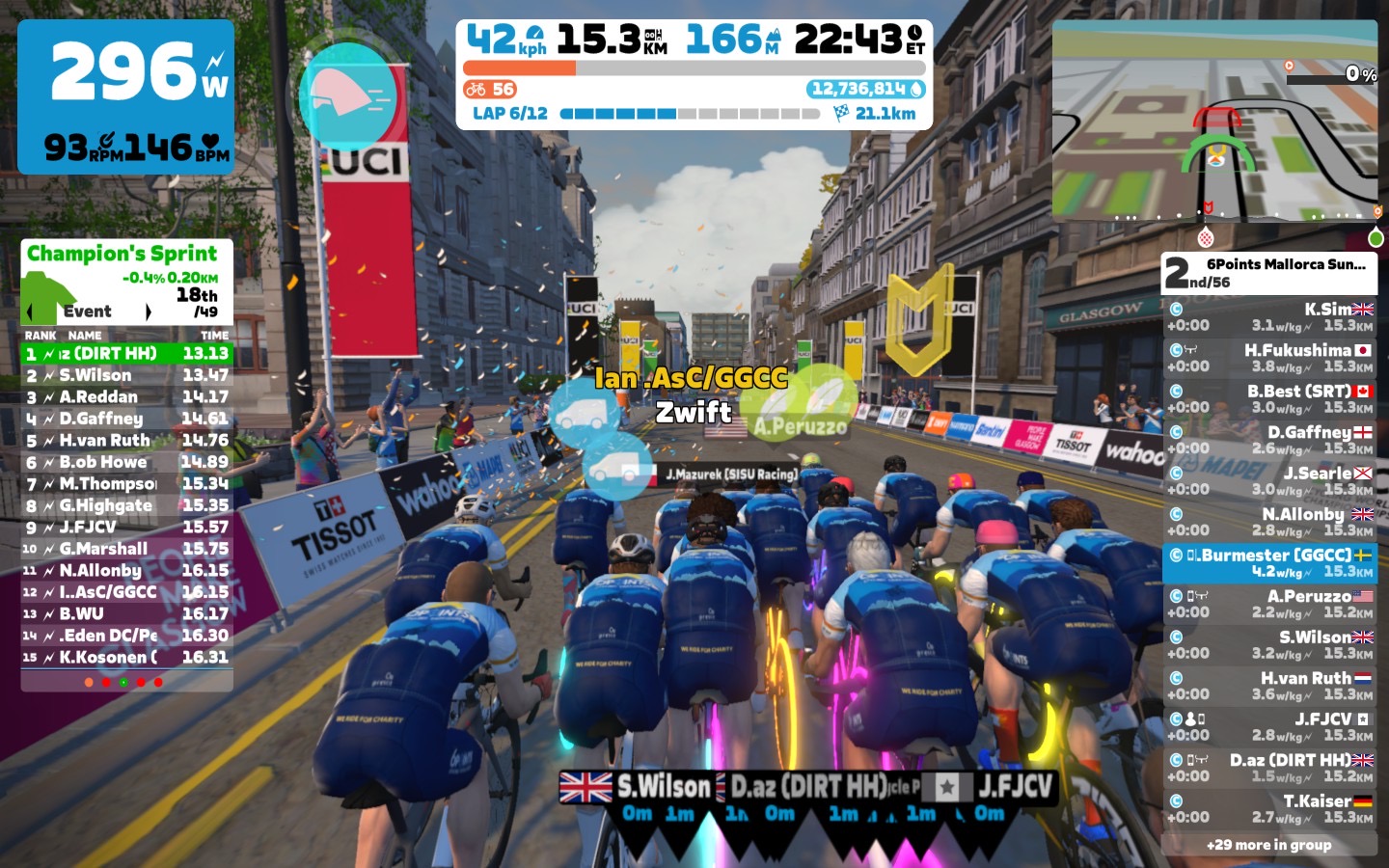Select J.FJCV in the nearby riders list
1389x868 pixels.
coord(1269,726)
